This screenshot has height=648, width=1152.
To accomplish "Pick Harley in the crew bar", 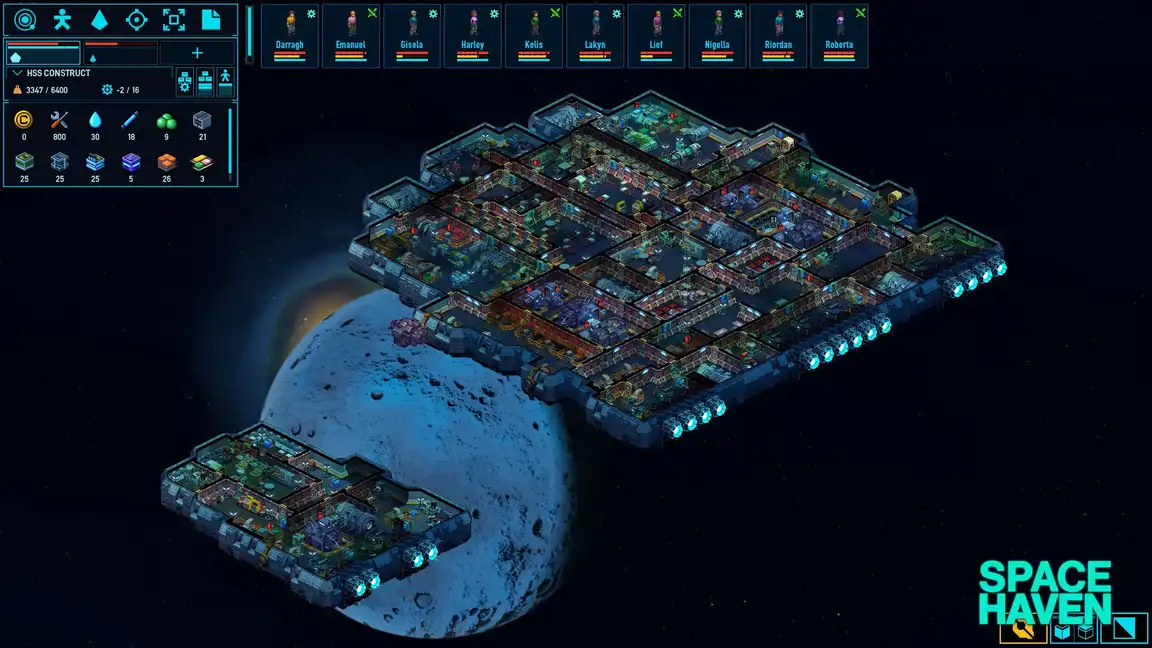I will point(473,35).
